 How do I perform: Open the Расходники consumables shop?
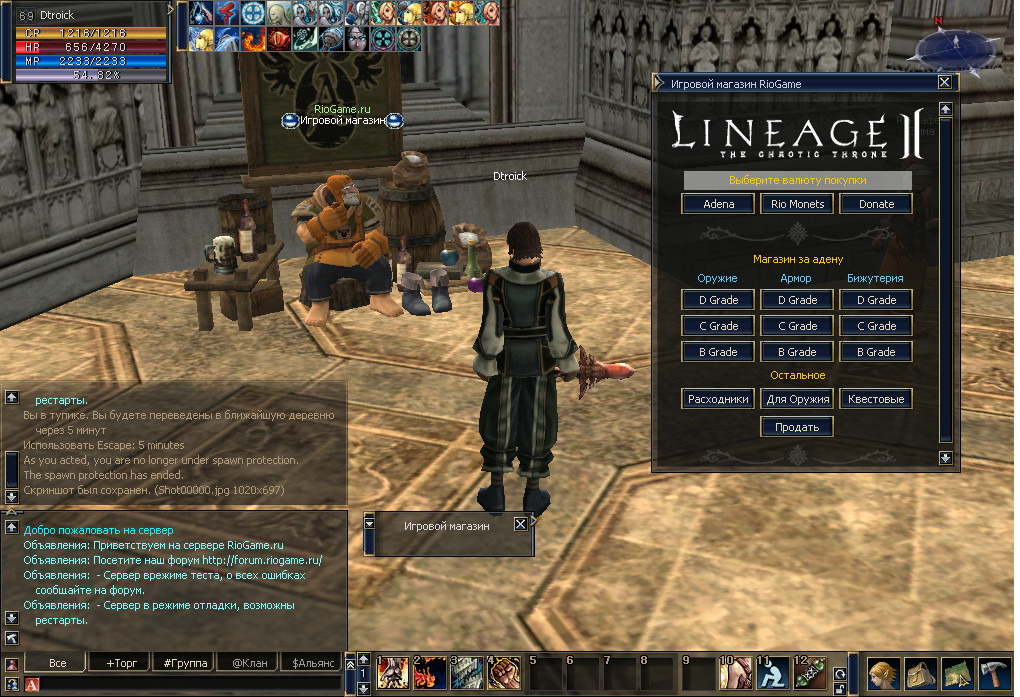[718, 399]
